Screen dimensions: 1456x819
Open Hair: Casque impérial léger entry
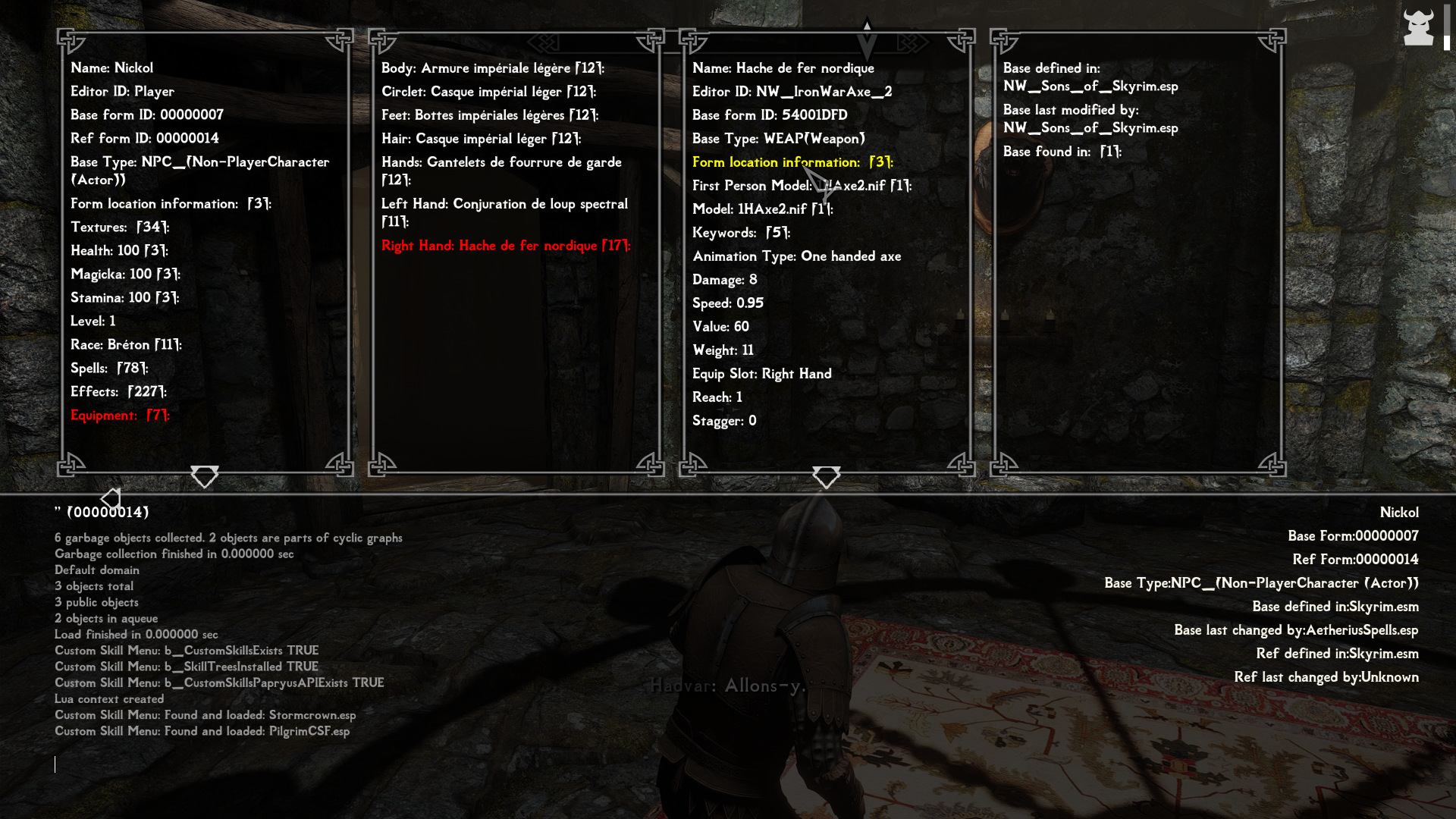pyautogui.click(x=481, y=139)
